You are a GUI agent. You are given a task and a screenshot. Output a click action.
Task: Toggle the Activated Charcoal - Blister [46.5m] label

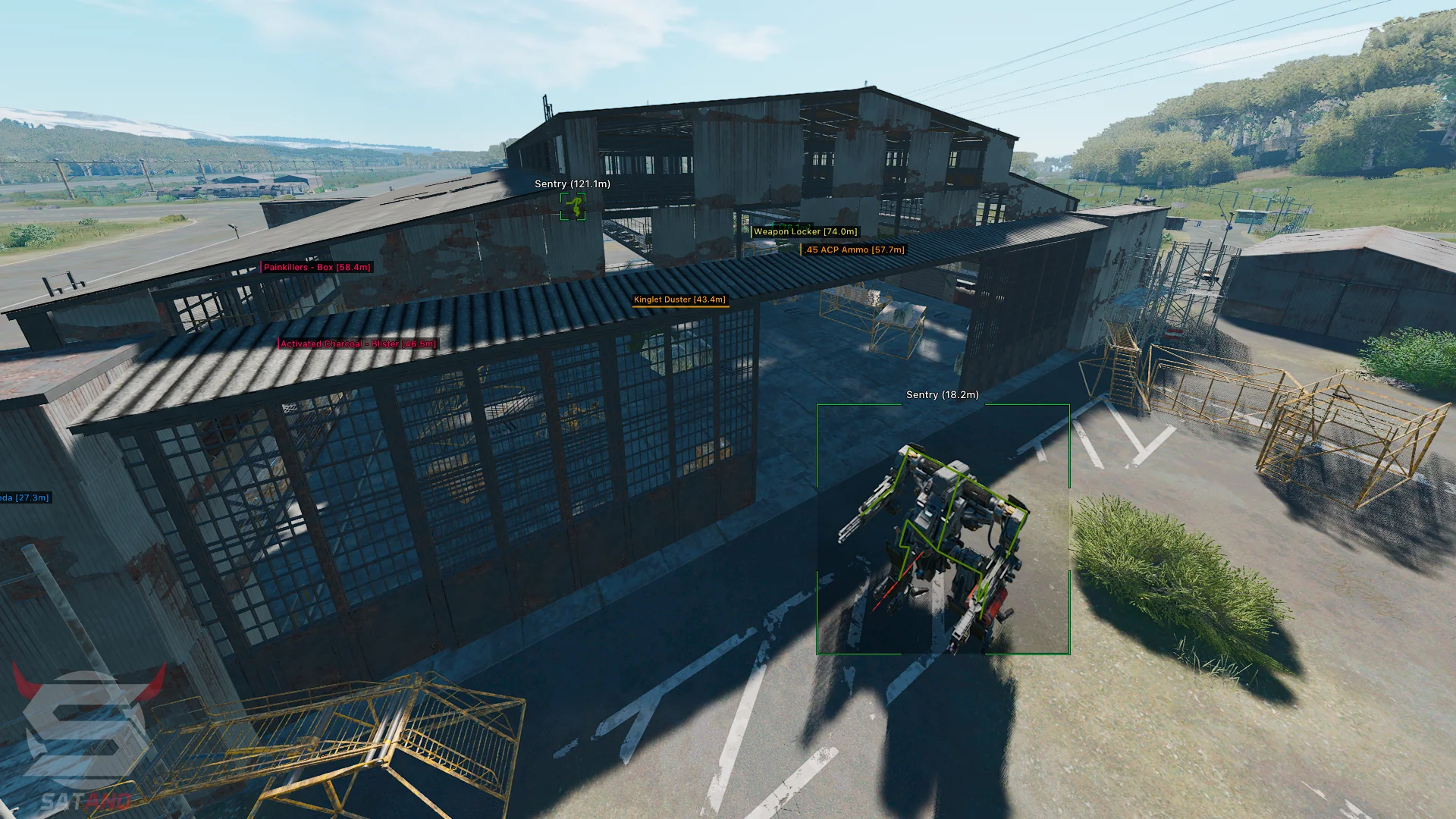pyautogui.click(x=356, y=344)
